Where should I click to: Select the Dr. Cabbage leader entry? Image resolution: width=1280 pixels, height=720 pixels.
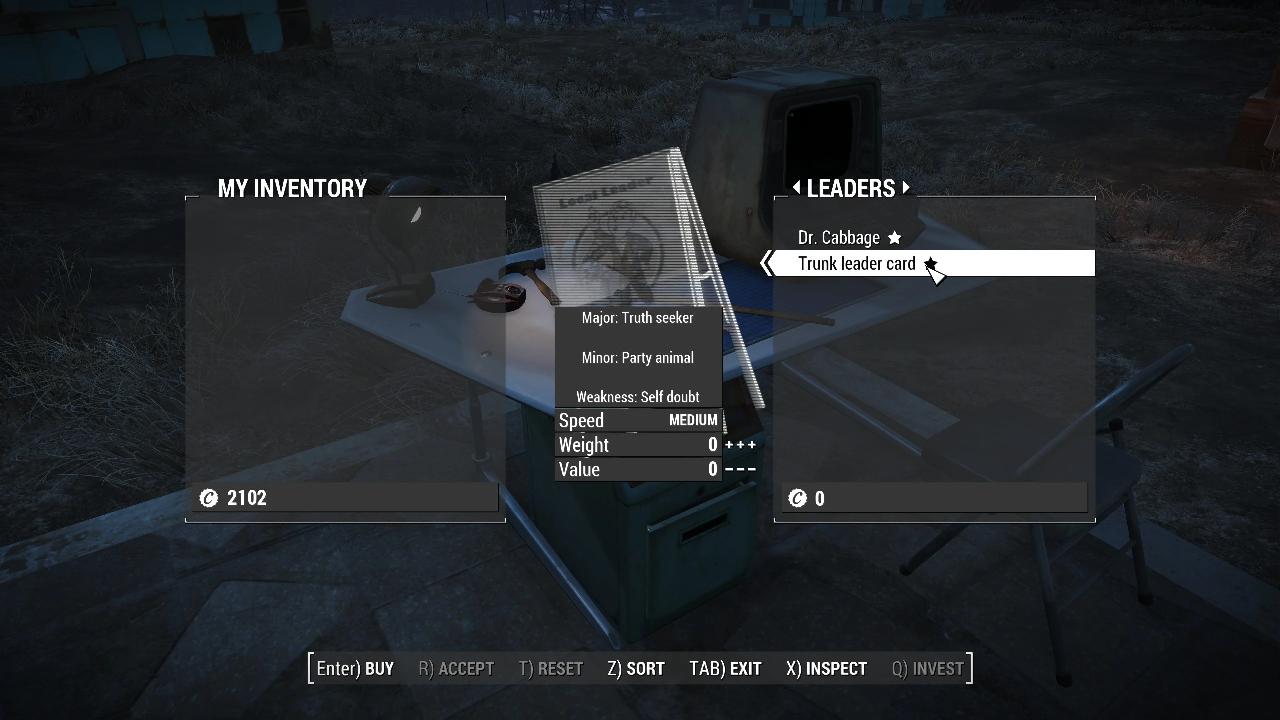point(839,238)
